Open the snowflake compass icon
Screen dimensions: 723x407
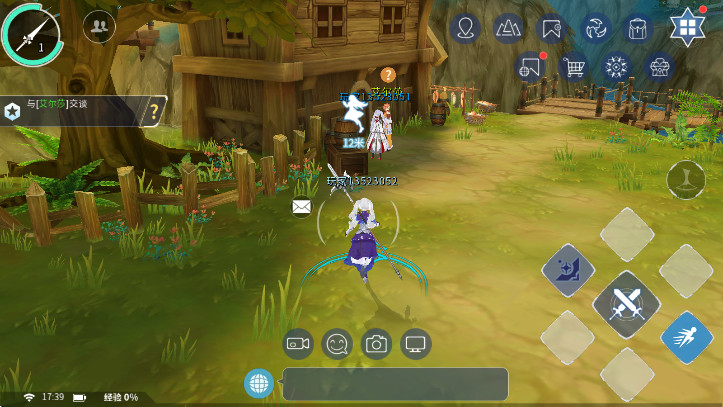(617, 67)
